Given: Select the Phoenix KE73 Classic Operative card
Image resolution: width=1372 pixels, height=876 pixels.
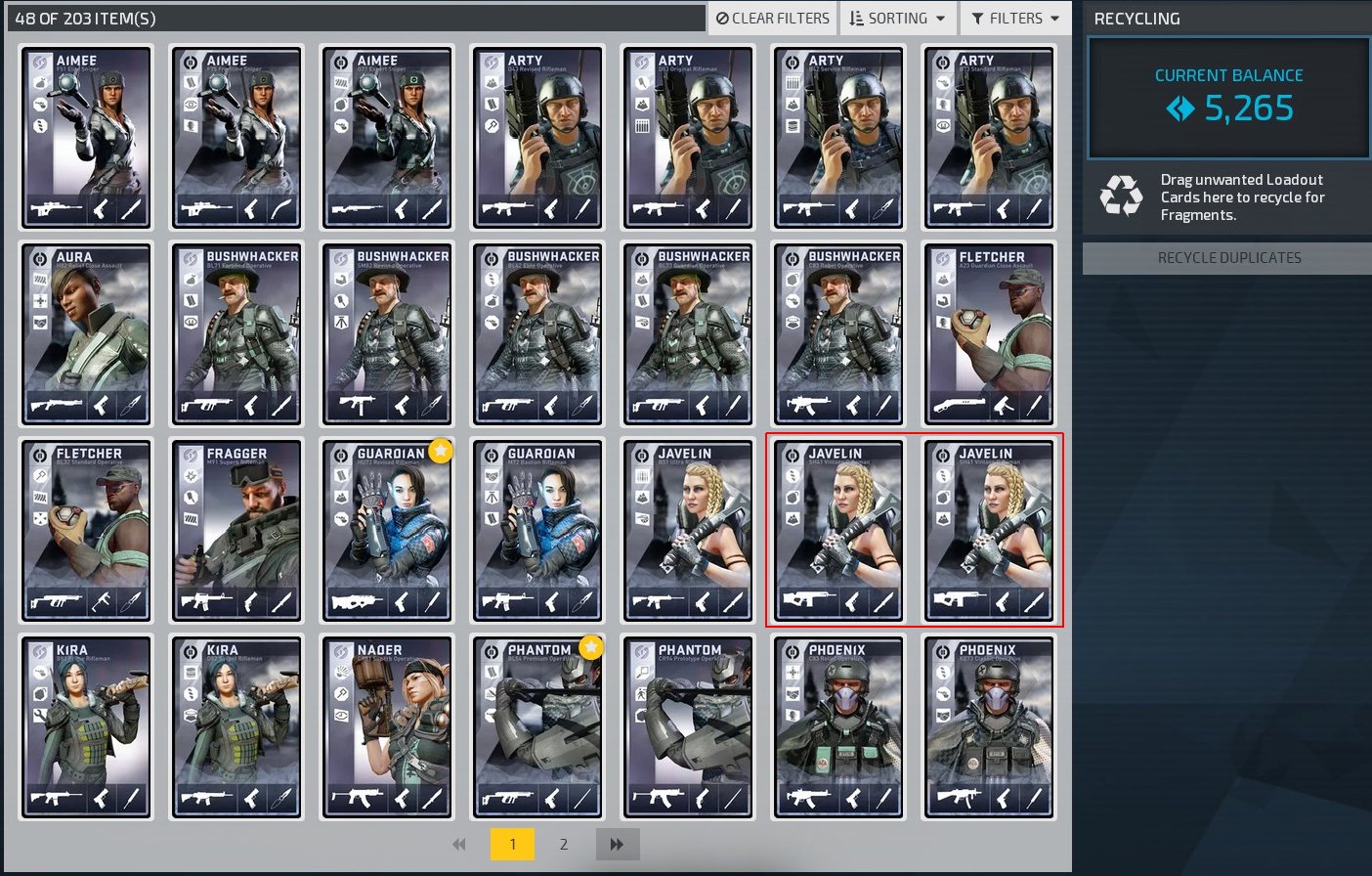Looking at the screenshot, I should (x=990, y=726).
